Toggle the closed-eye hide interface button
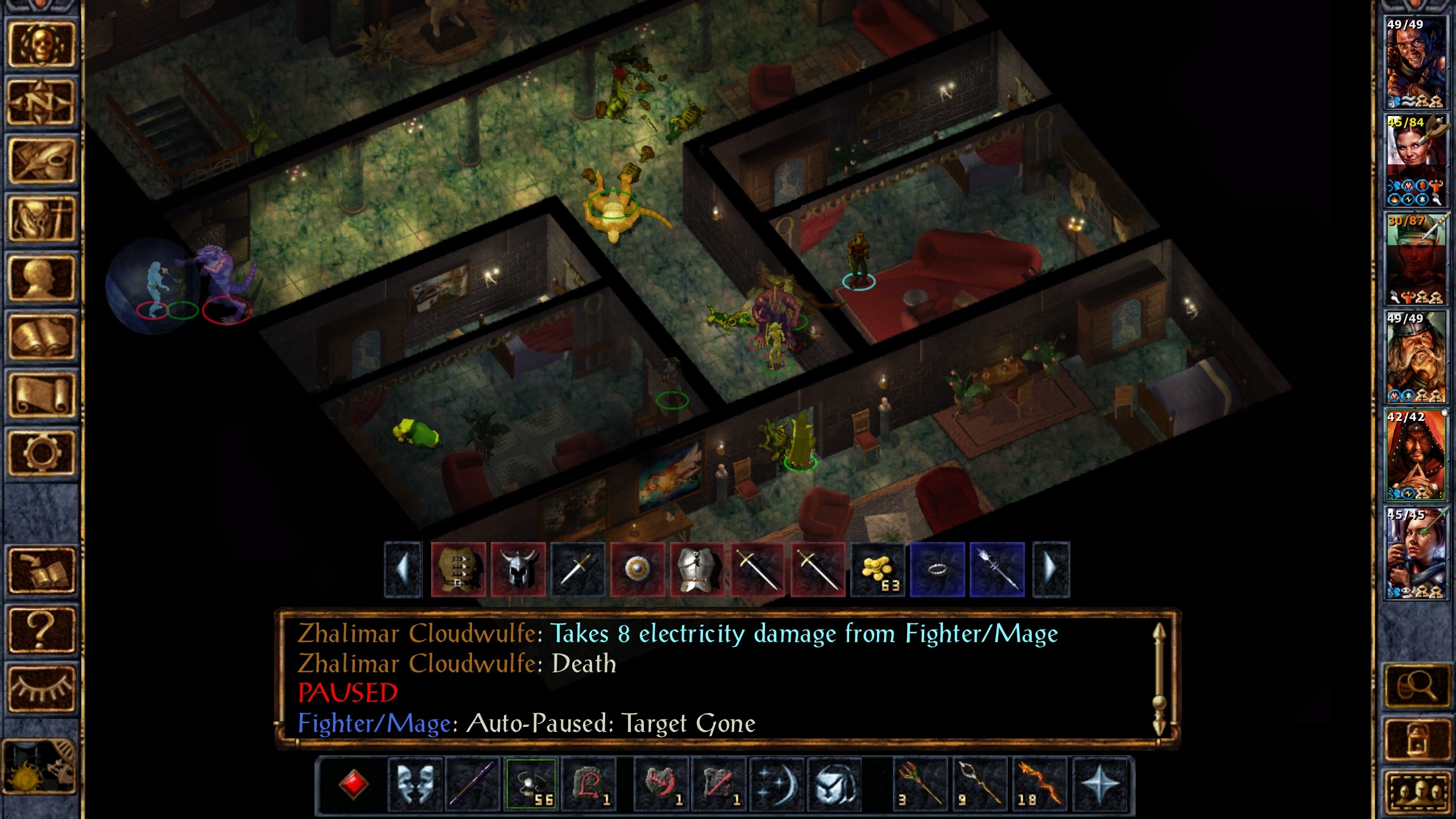The width and height of the screenshot is (1456, 819). [40, 688]
